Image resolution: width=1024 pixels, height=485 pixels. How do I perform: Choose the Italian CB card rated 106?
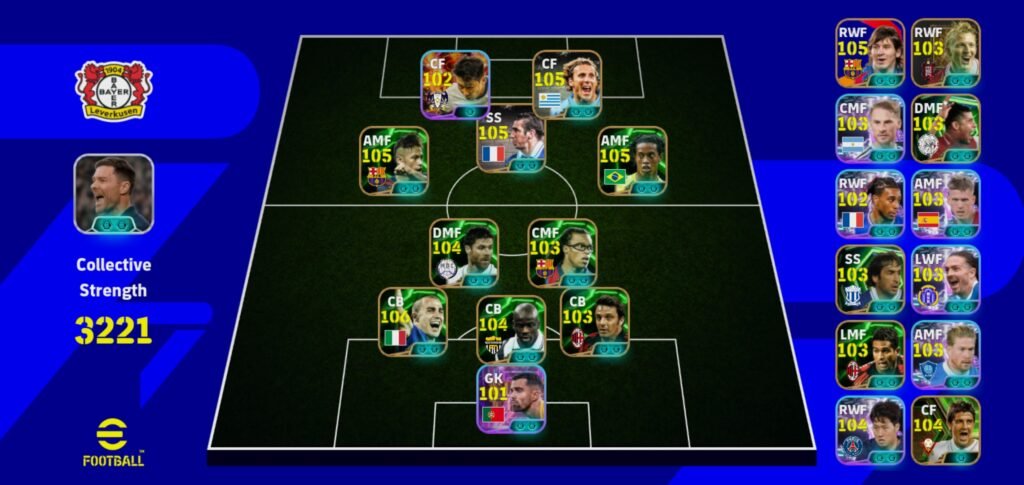412,322
